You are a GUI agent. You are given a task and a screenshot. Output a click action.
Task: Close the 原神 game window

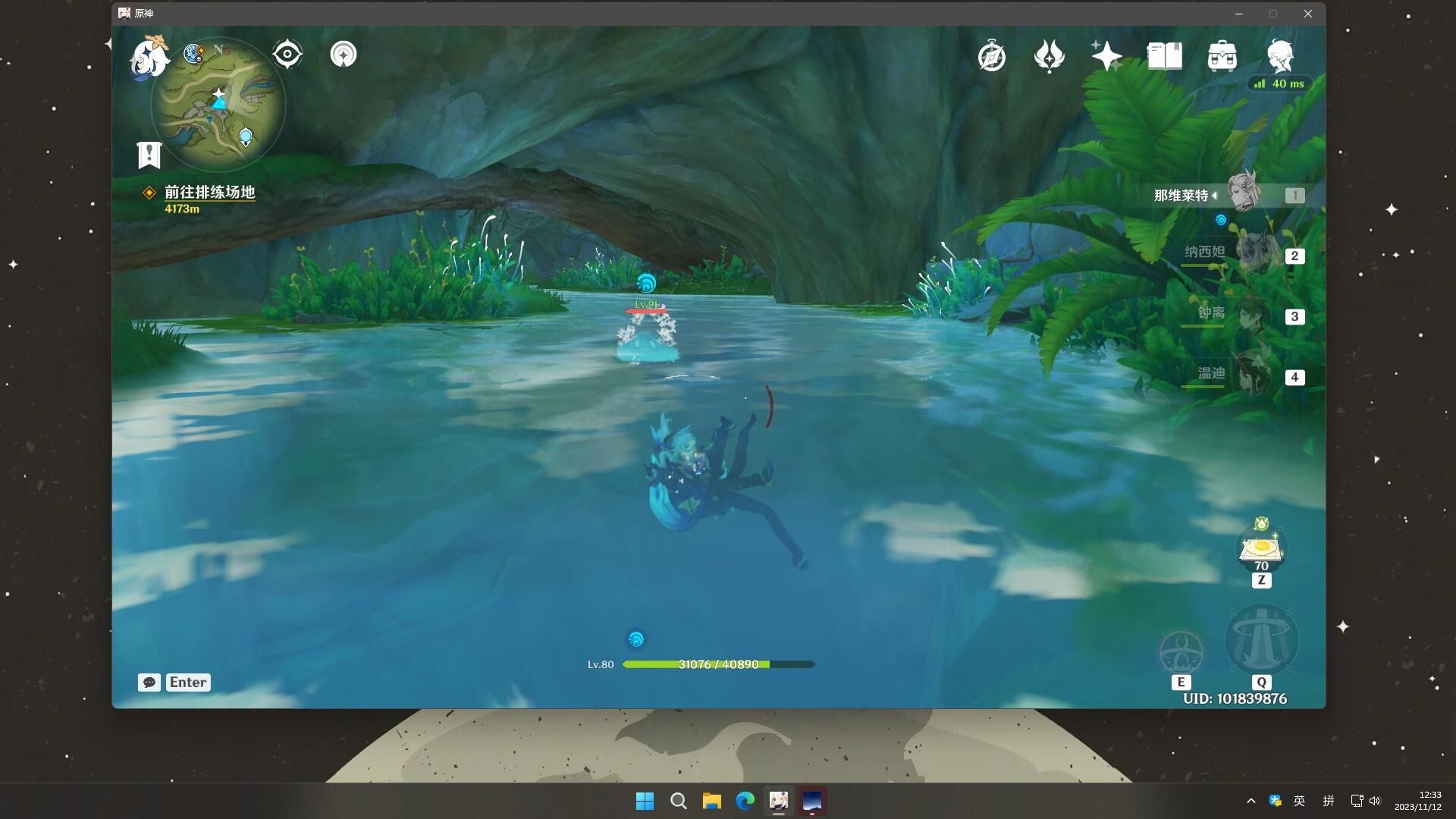[1308, 14]
